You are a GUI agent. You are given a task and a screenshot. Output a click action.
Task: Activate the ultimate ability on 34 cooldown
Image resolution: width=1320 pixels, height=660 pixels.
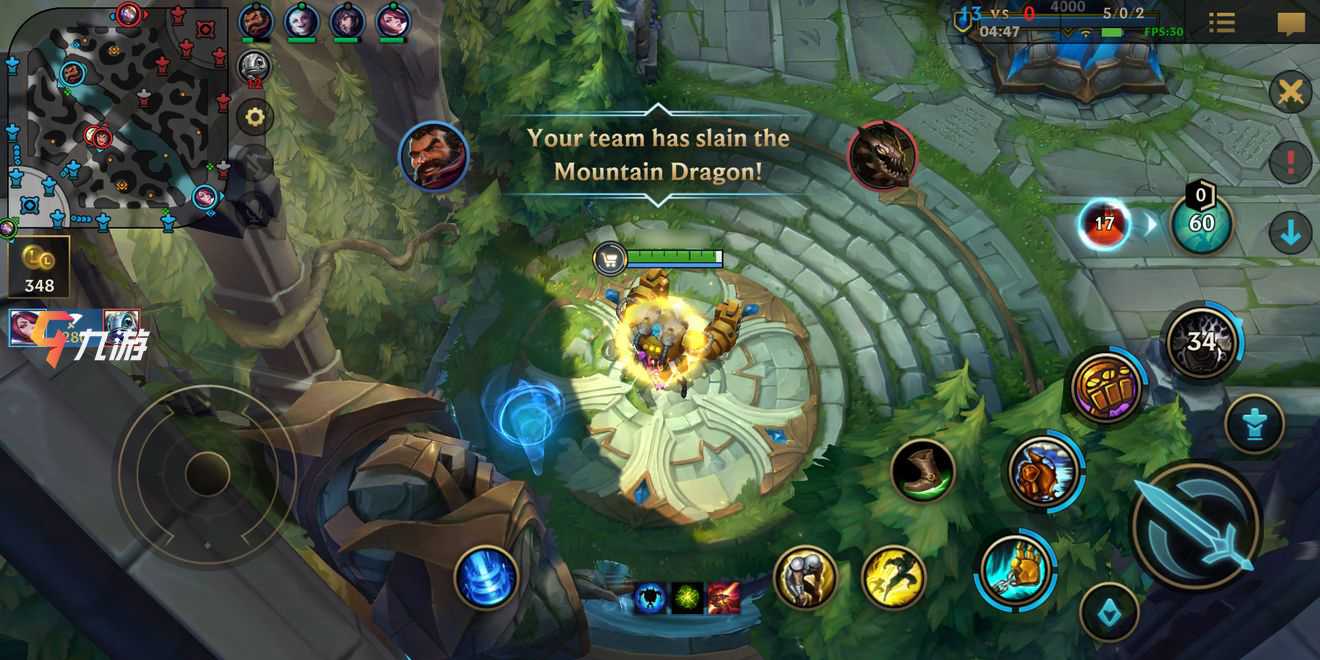click(x=1202, y=343)
